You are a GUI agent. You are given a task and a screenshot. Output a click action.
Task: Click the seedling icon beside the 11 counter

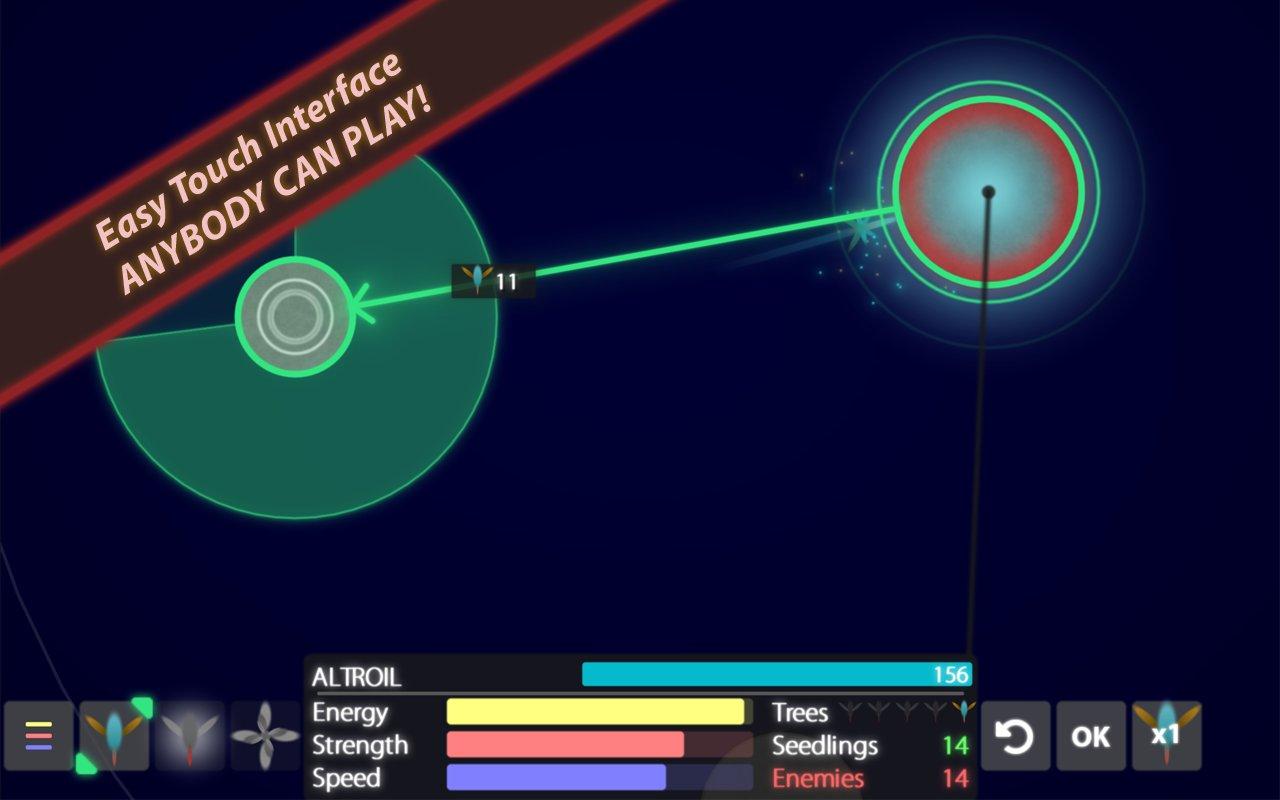coord(477,279)
